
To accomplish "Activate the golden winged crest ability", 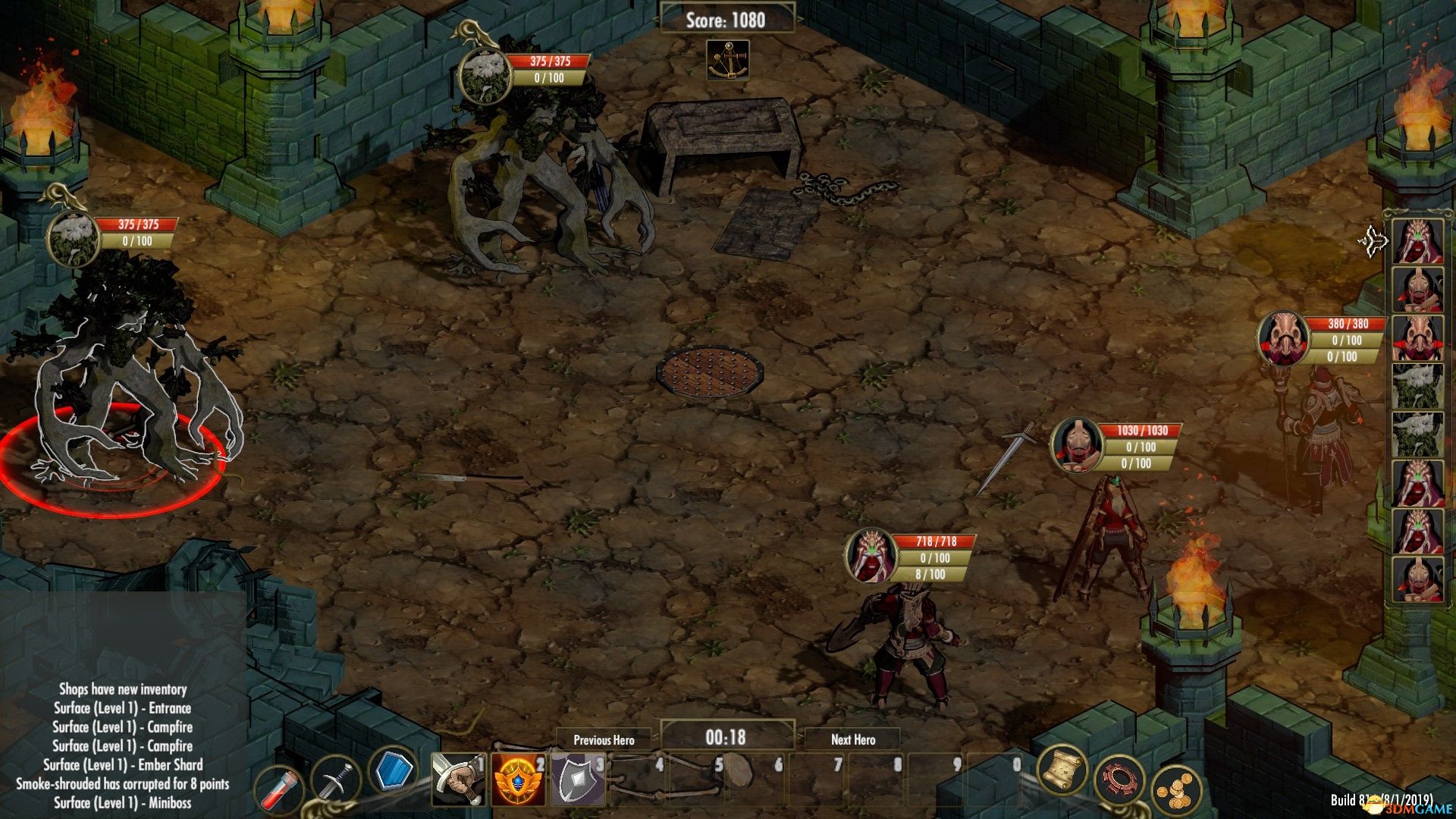I will tap(519, 779).
